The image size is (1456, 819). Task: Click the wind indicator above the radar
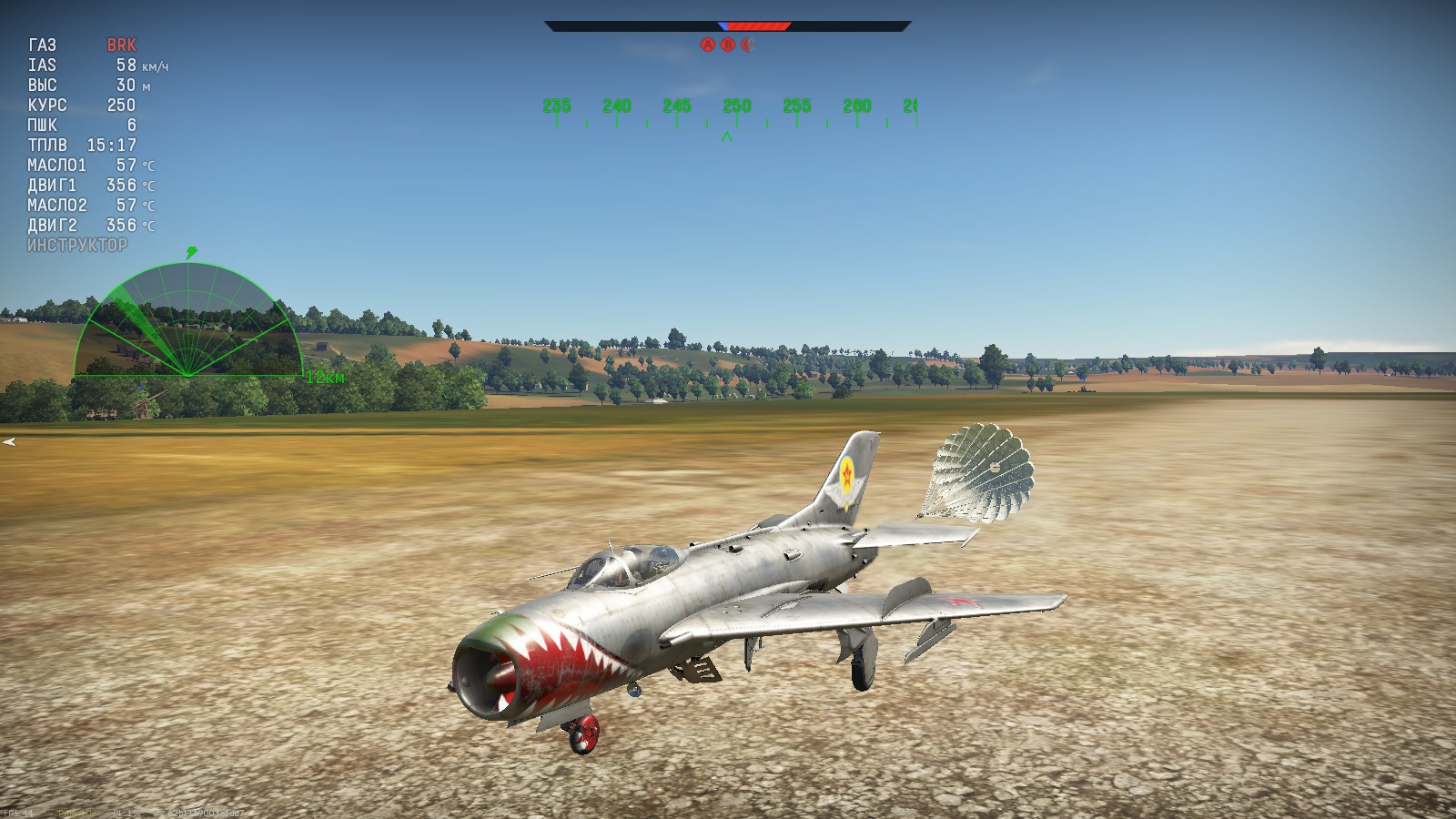[x=191, y=253]
